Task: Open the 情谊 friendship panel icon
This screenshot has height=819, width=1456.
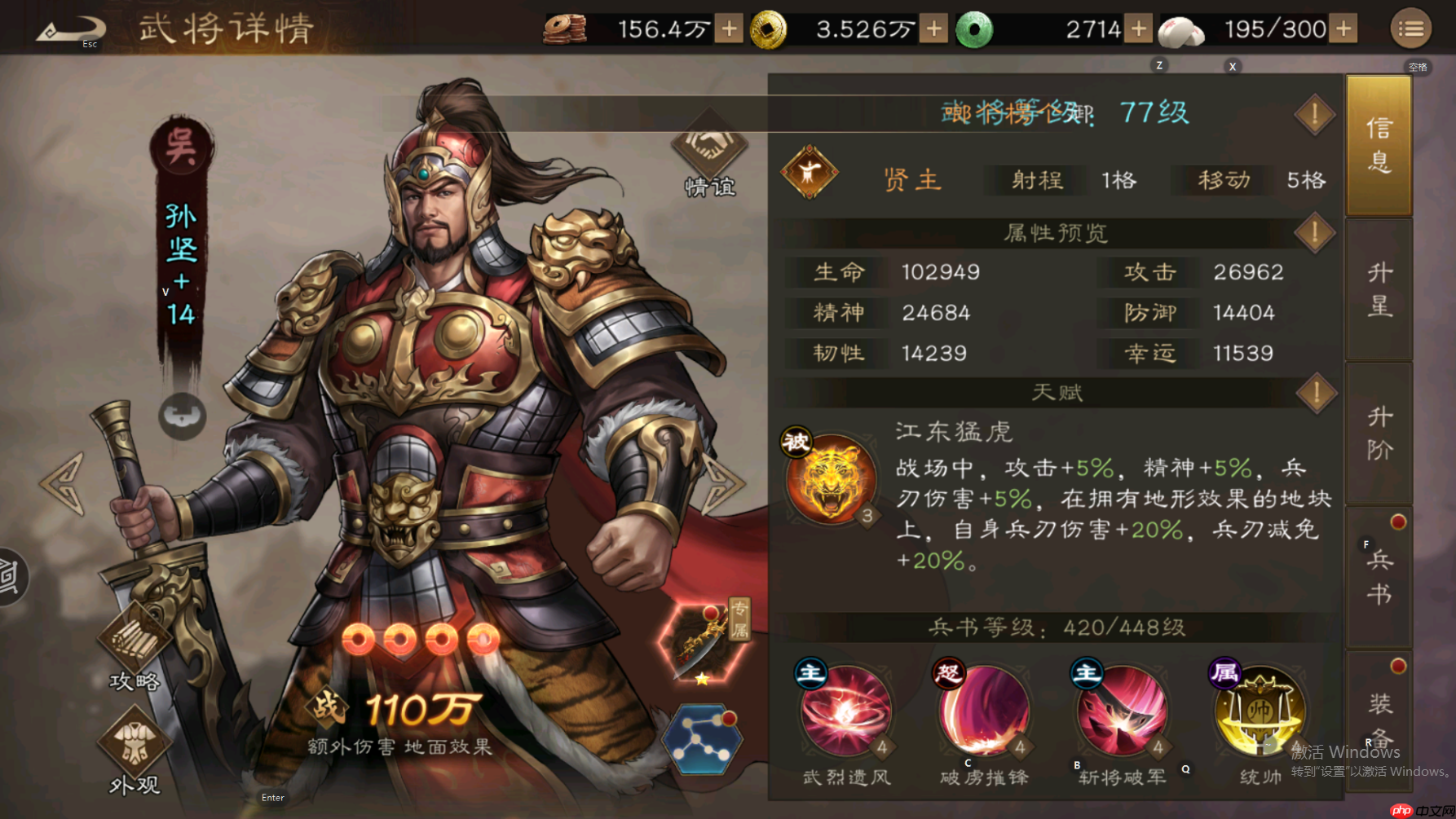Action: coord(708,151)
